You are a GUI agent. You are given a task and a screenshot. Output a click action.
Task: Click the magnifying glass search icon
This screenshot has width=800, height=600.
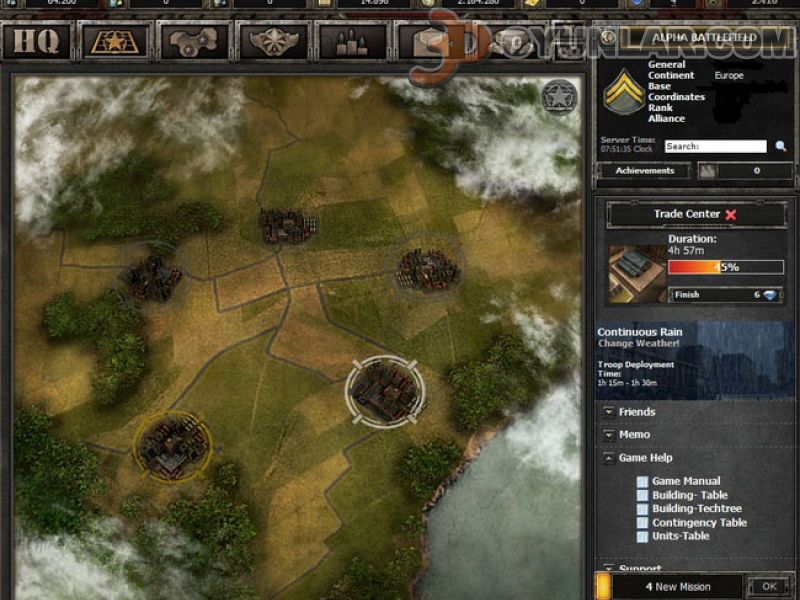(x=781, y=146)
